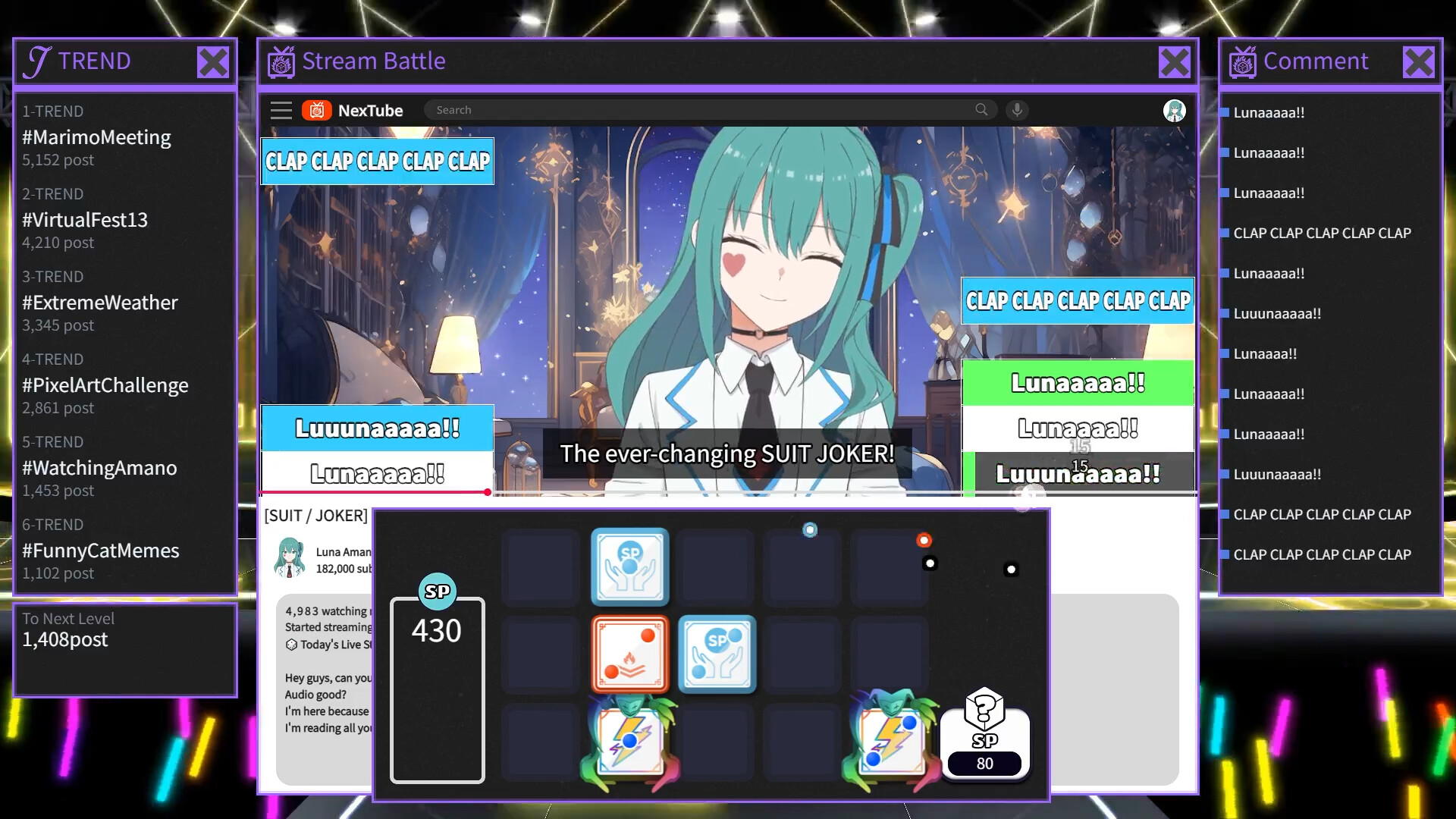Open the hamburger navigation menu
The width and height of the screenshot is (1456, 819).
(281, 110)
